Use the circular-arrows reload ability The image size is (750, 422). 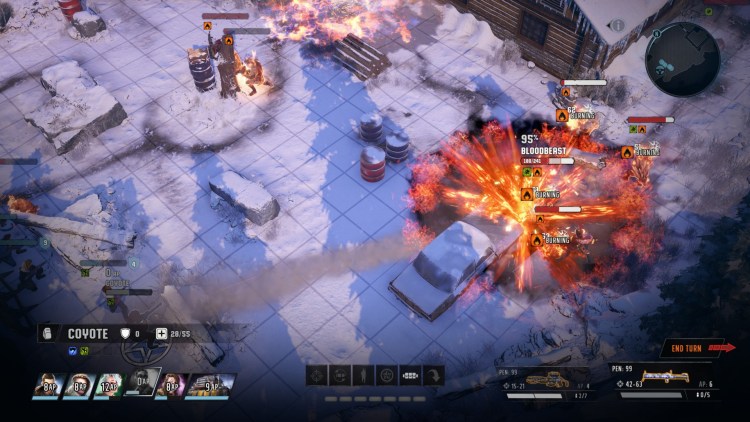pos(341,375)
